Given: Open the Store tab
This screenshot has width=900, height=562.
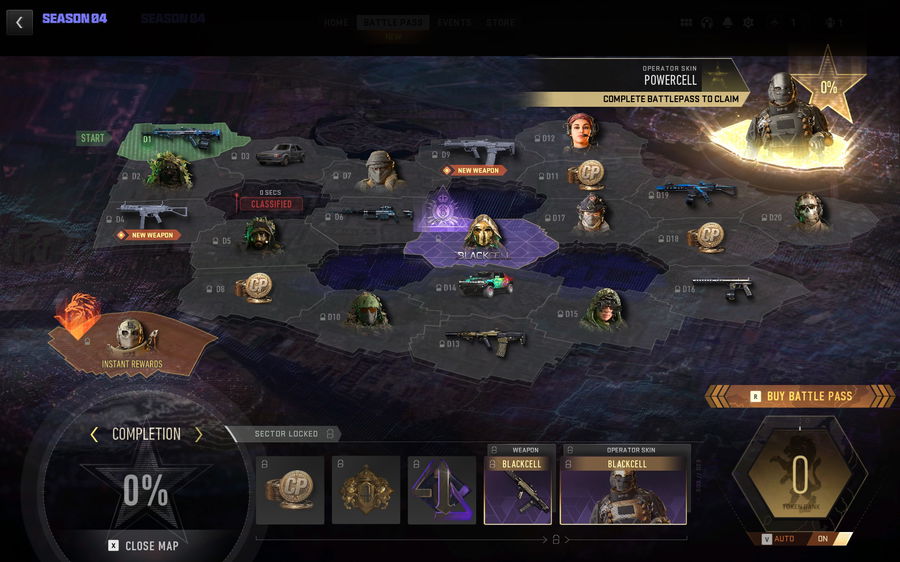Looking at the screenshot, I should click(x=500, y=23).
